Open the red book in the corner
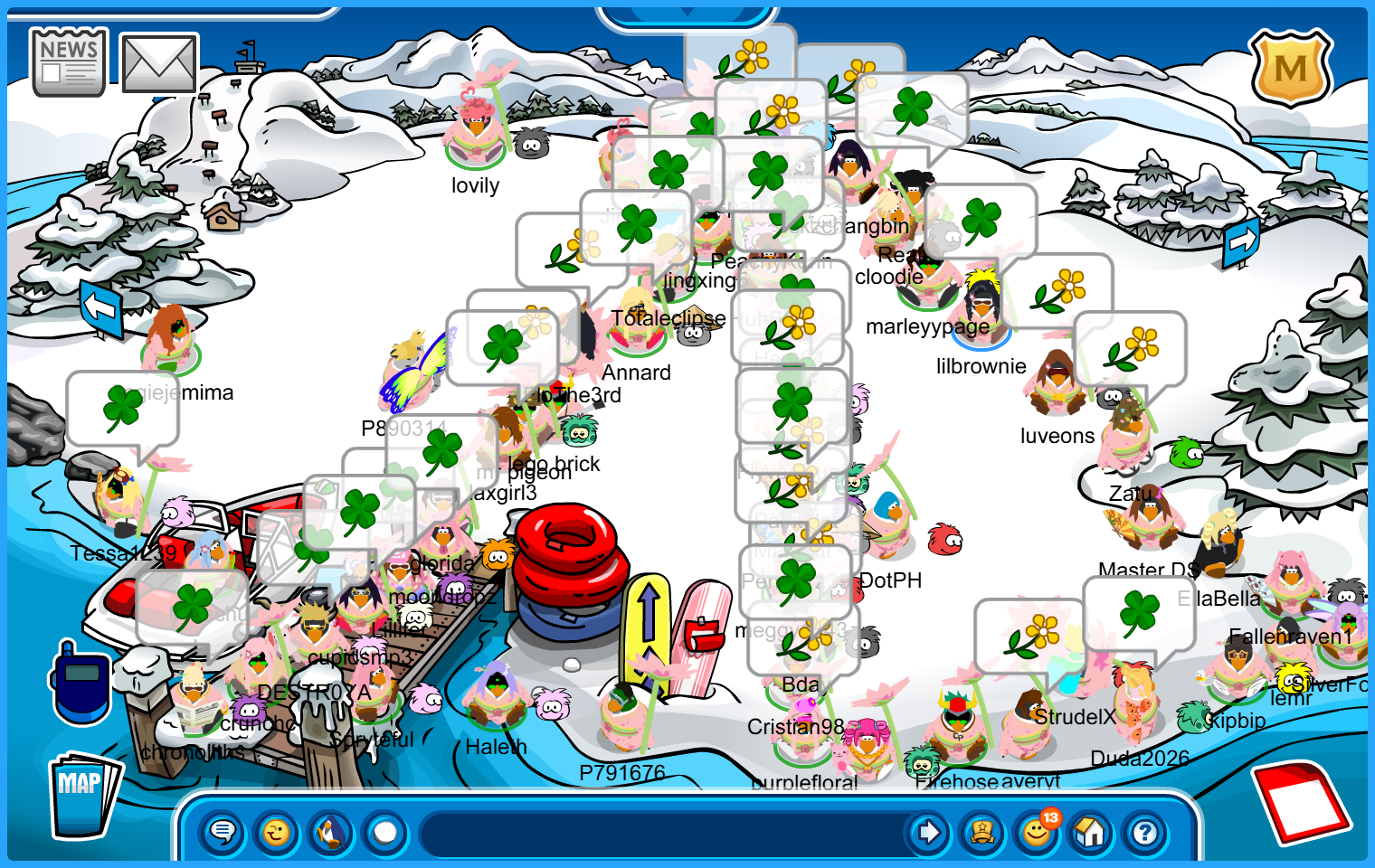1375x868 pixels. pos(1301,801)
